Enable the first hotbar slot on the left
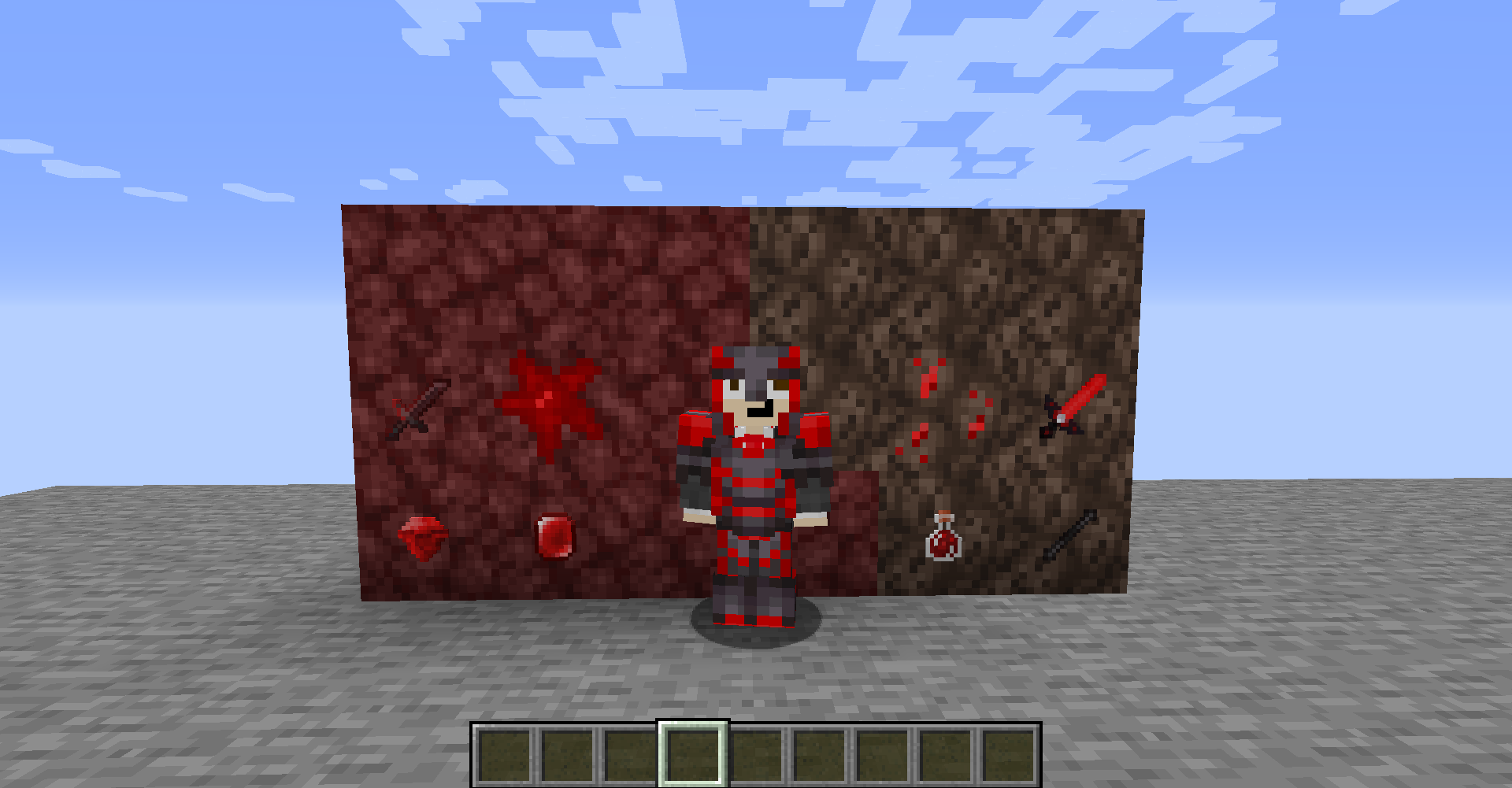Screen dimensions: 1512x788 point(504,756)
